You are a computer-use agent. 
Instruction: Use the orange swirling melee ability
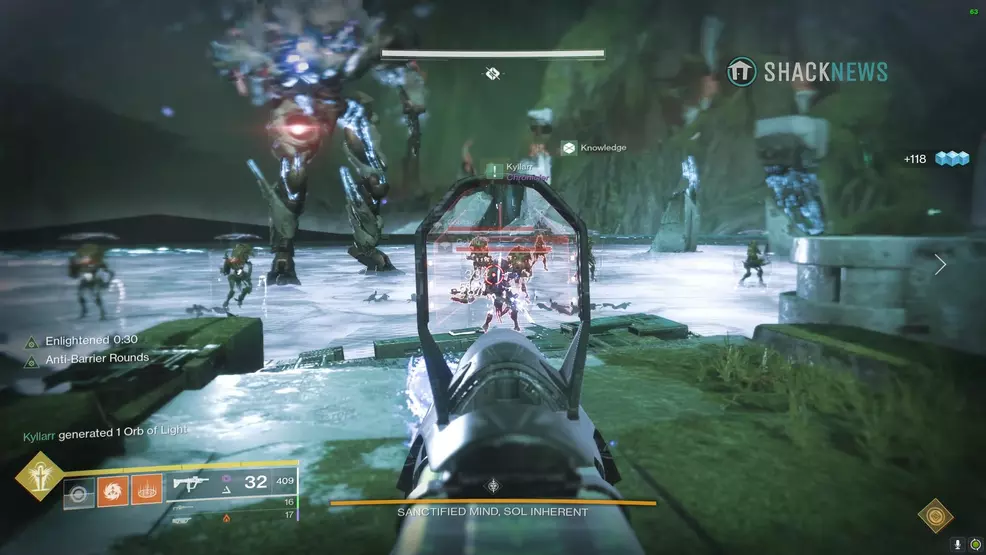(113, 492)
